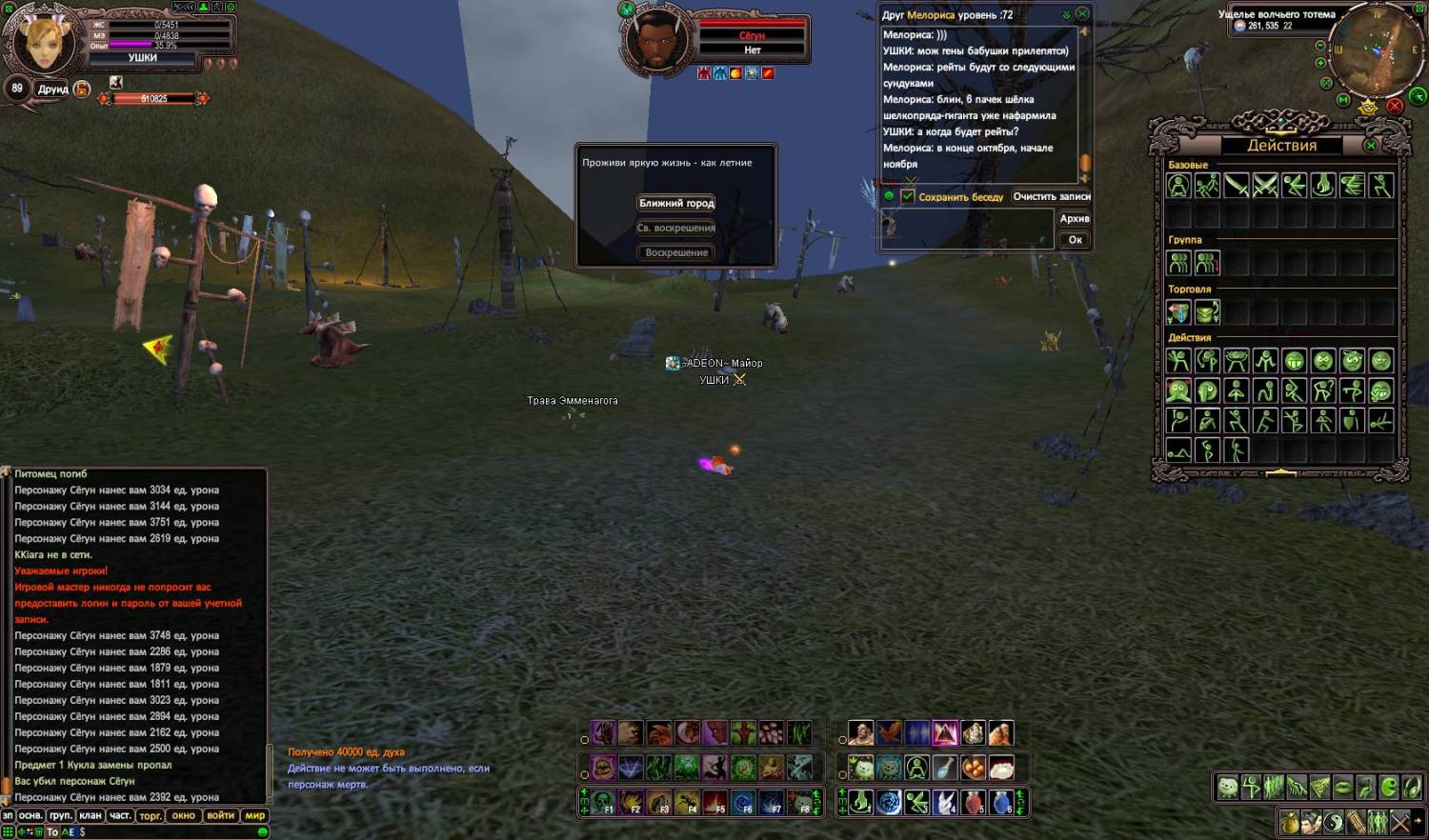Screen dimensions: 1429x840
Task: Click the "Очистить записи" button
Action: click(x=1051, y=196)
